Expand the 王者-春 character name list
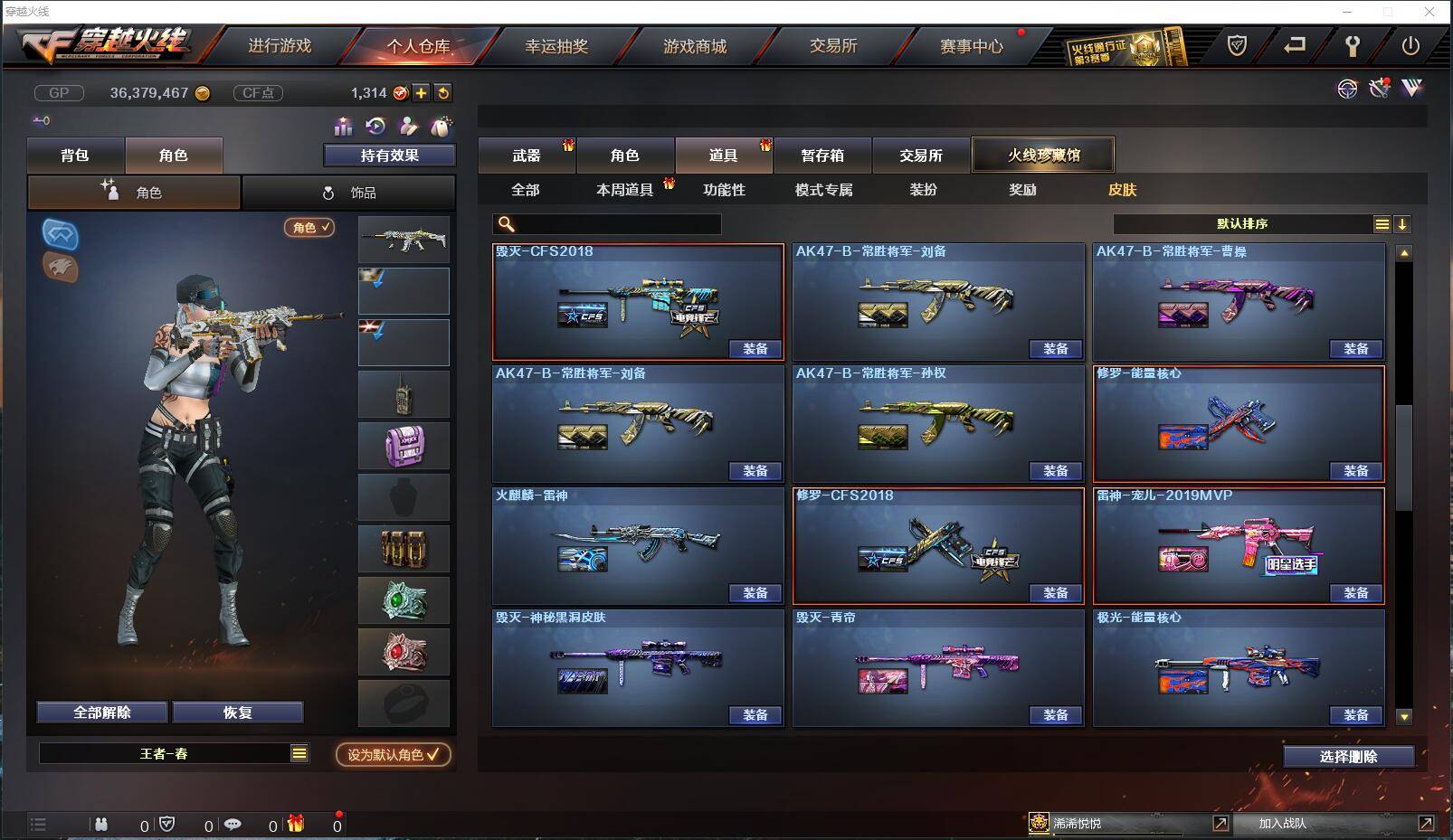1453x840 pixels. 299,752
